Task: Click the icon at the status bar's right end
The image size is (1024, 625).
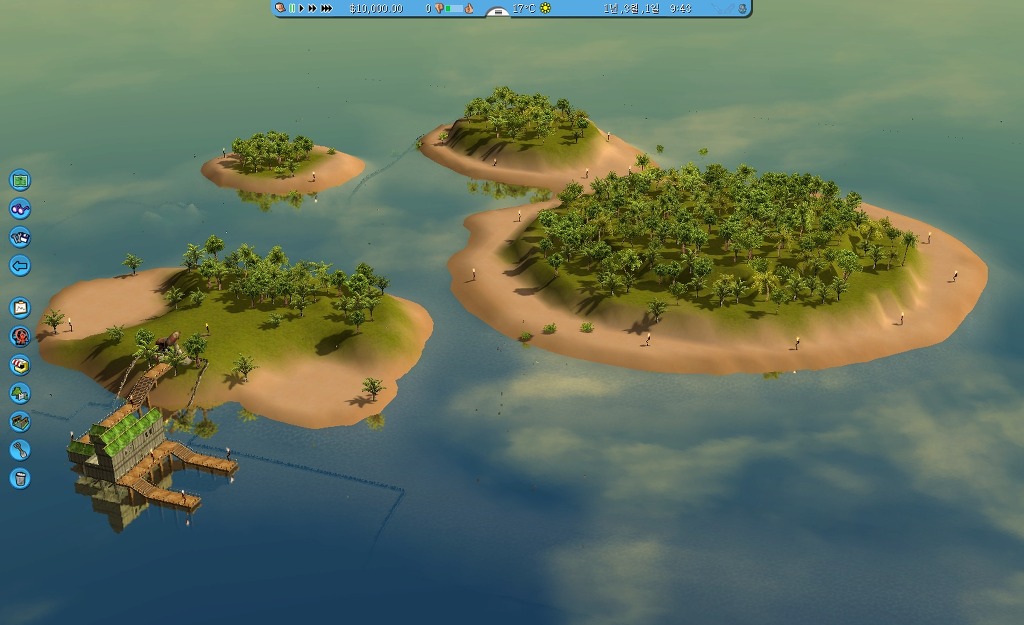Action: pyautogui.click(x=742, y=8)
